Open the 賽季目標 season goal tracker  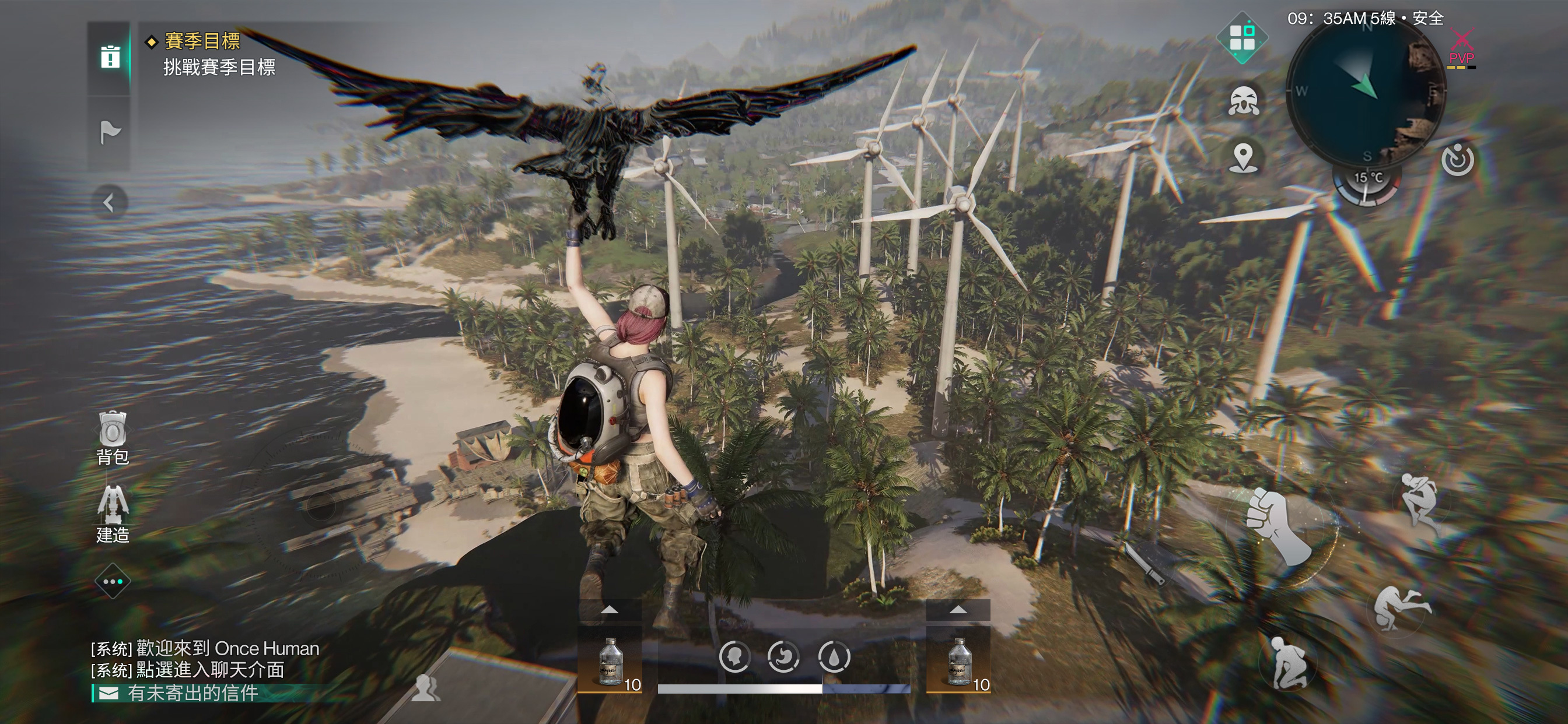[x=202, y=41]
